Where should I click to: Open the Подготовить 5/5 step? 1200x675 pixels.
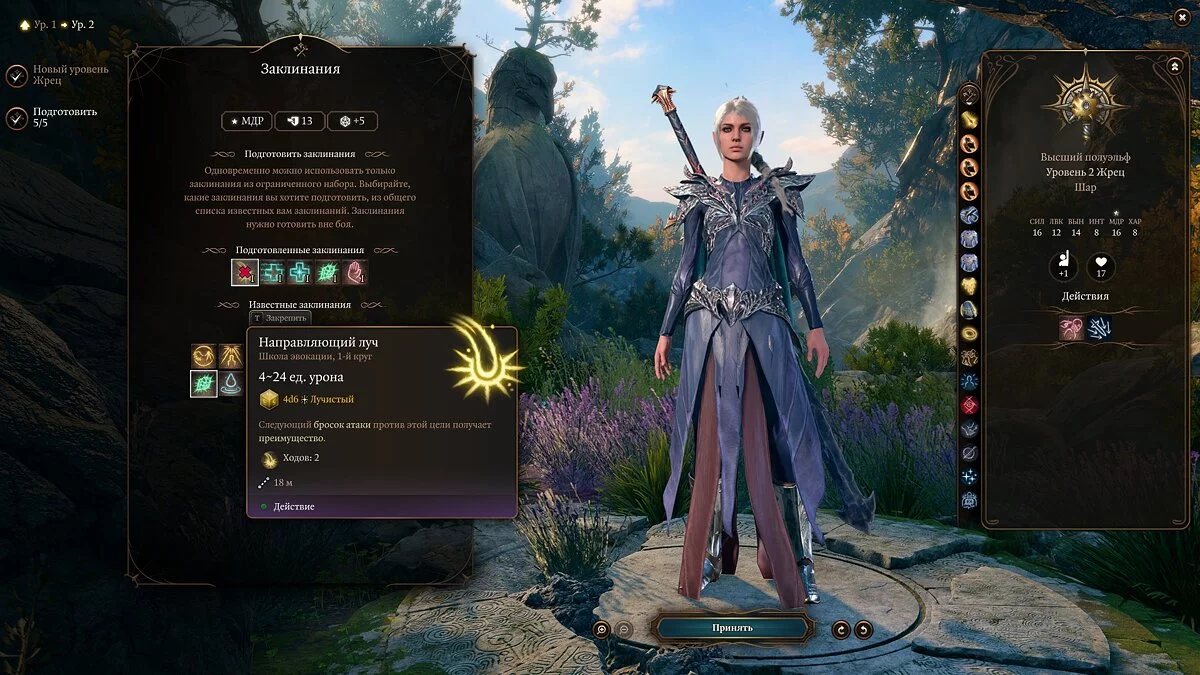18,118
